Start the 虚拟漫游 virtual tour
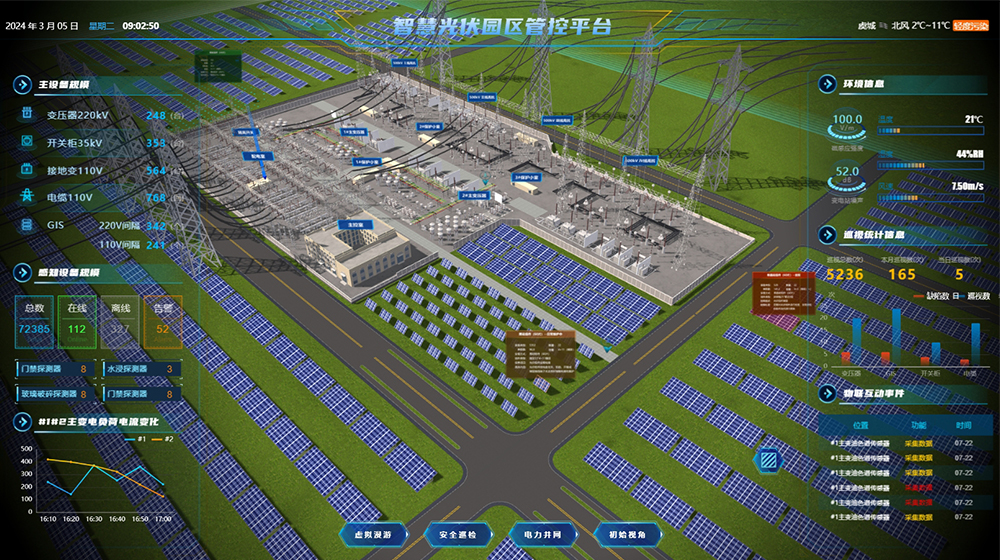The image size is (1000, 560). (373, 535)
